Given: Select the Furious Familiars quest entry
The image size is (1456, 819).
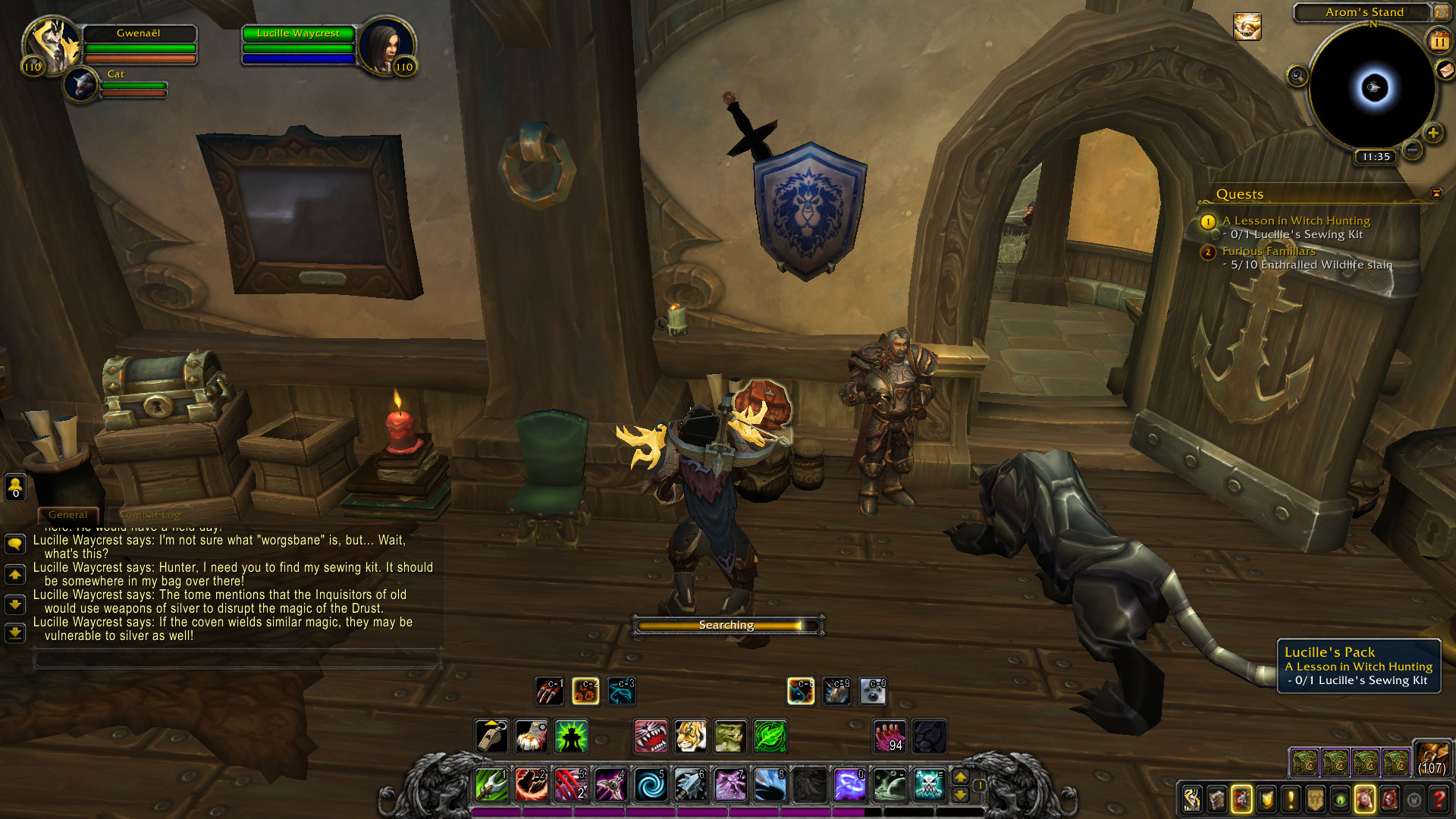Looking at the screenshot, I should (1269, 251).
